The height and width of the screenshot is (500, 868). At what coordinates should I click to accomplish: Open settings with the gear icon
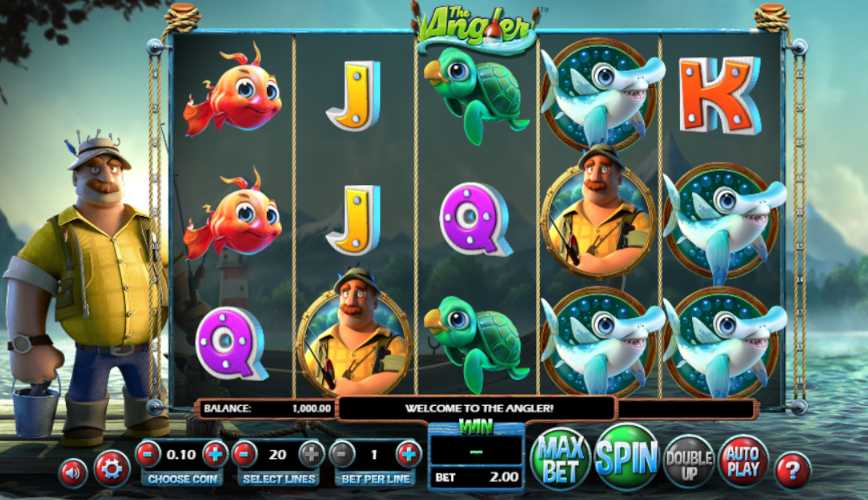pyautogui.click(x=110, y=469)
